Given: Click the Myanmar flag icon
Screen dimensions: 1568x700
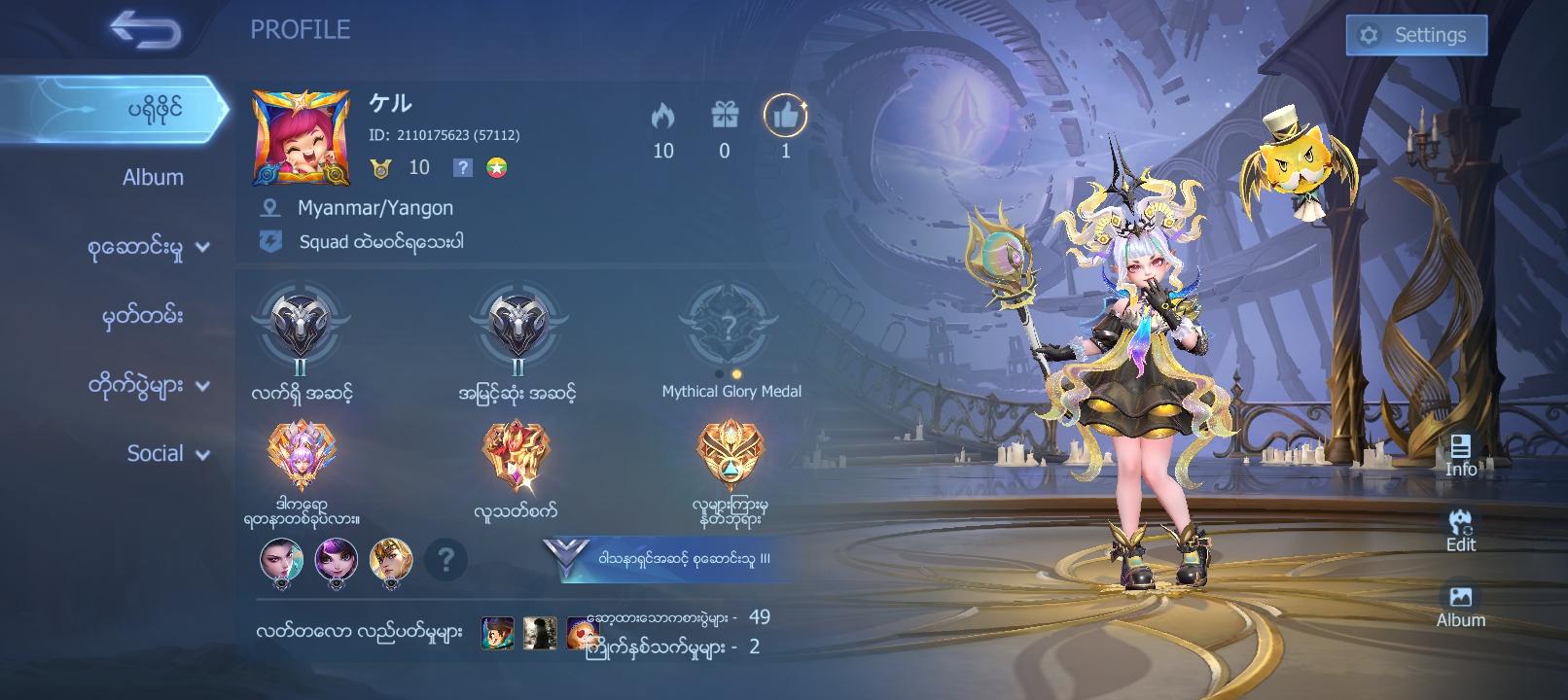Looking at the screenshot, I should click(x=499, y=167).
